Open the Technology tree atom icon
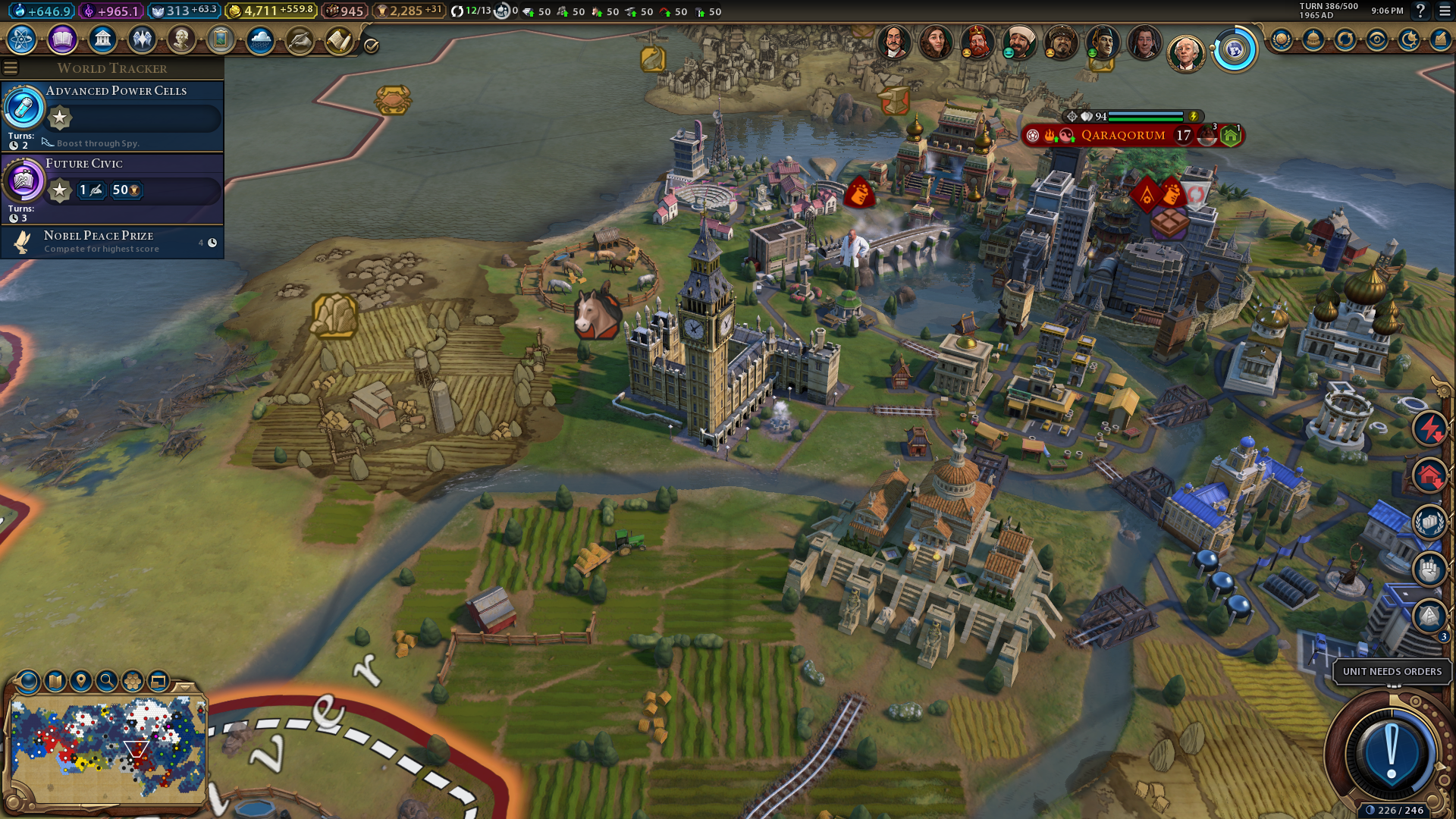Viewport: 1456px width, 819px height. coord(22,39)
